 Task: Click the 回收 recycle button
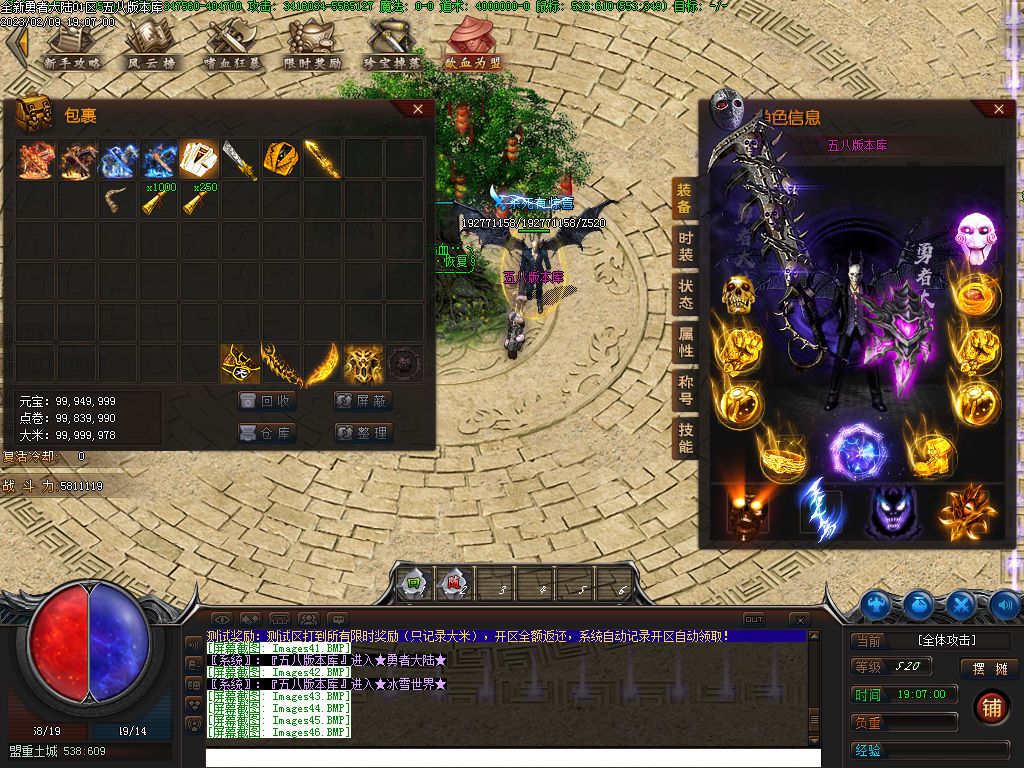(268, 401)
